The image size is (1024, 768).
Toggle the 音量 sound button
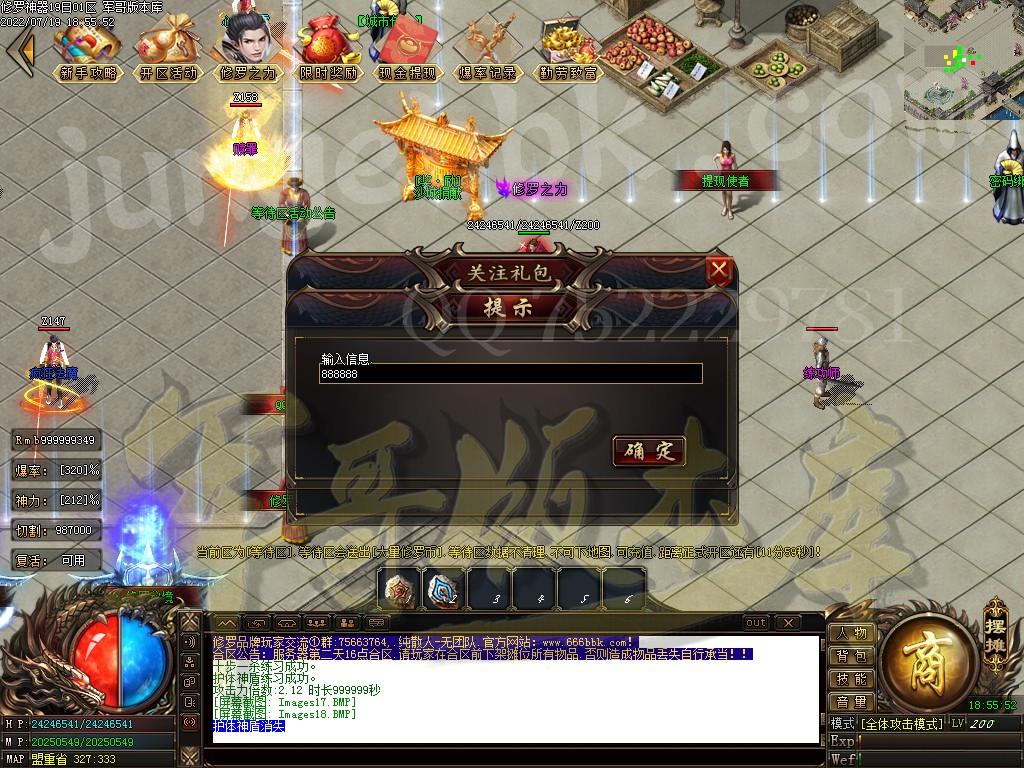[851, 702]
